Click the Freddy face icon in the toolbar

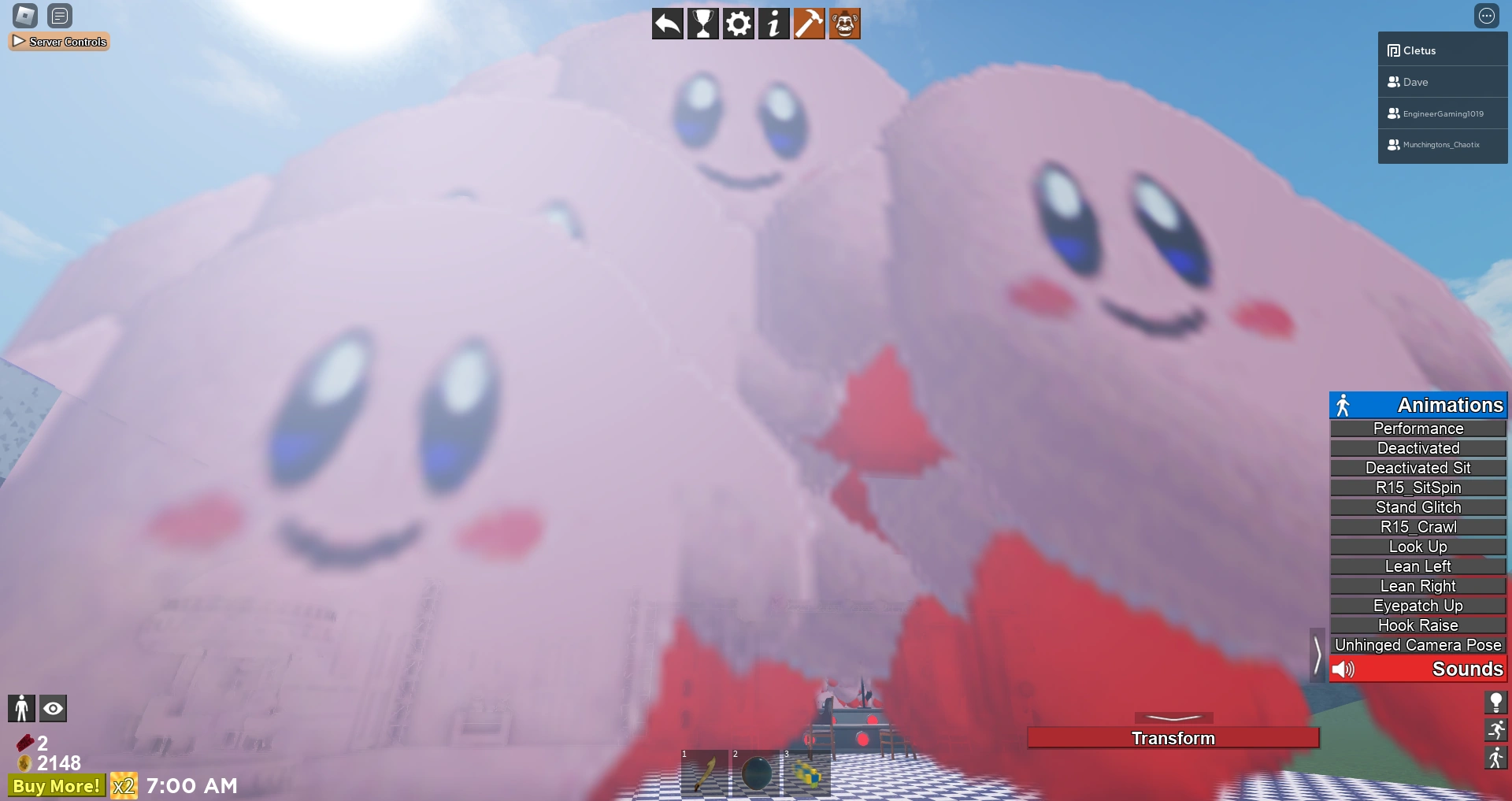pyautogui.click(x=844, y=23)
